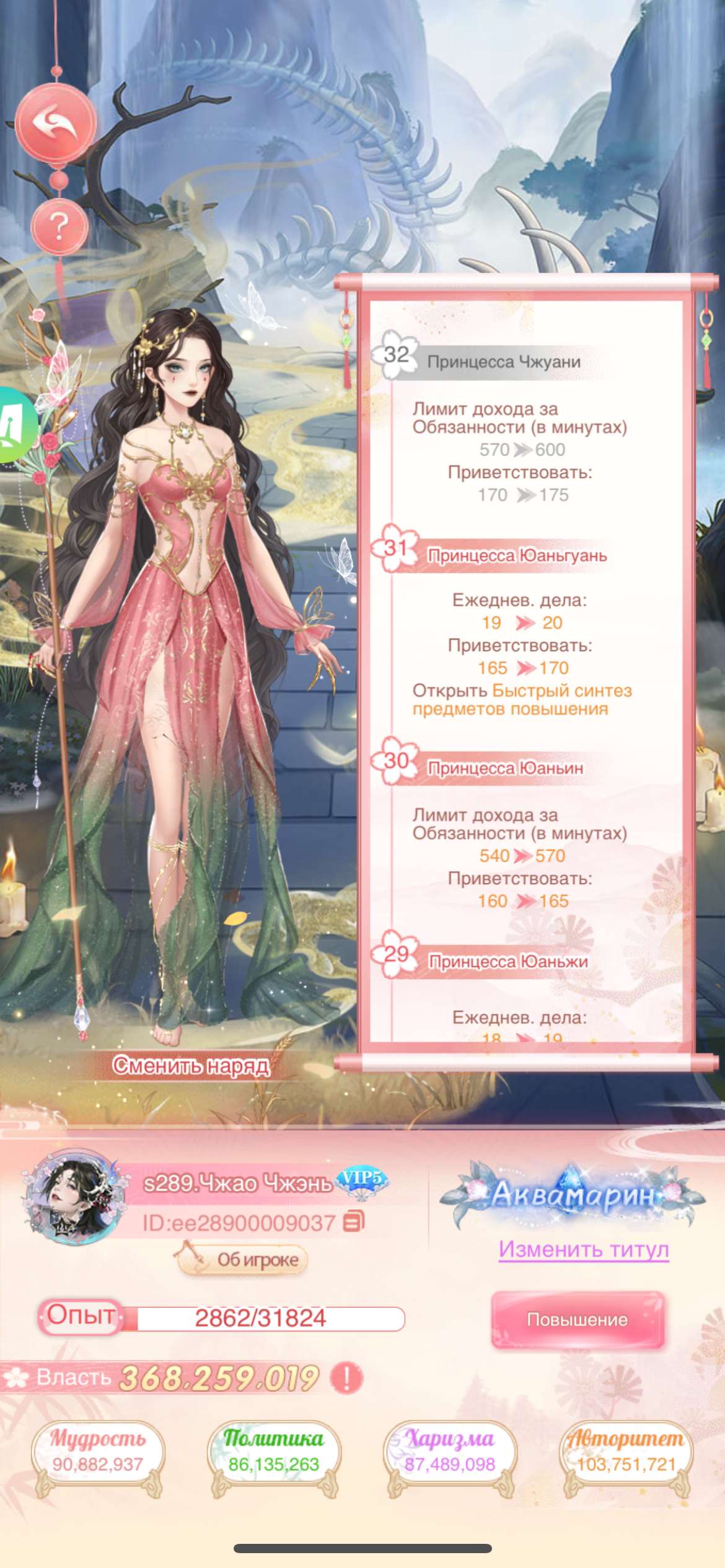Select the Мудрость stat badge

click(x=98, y=1453)
